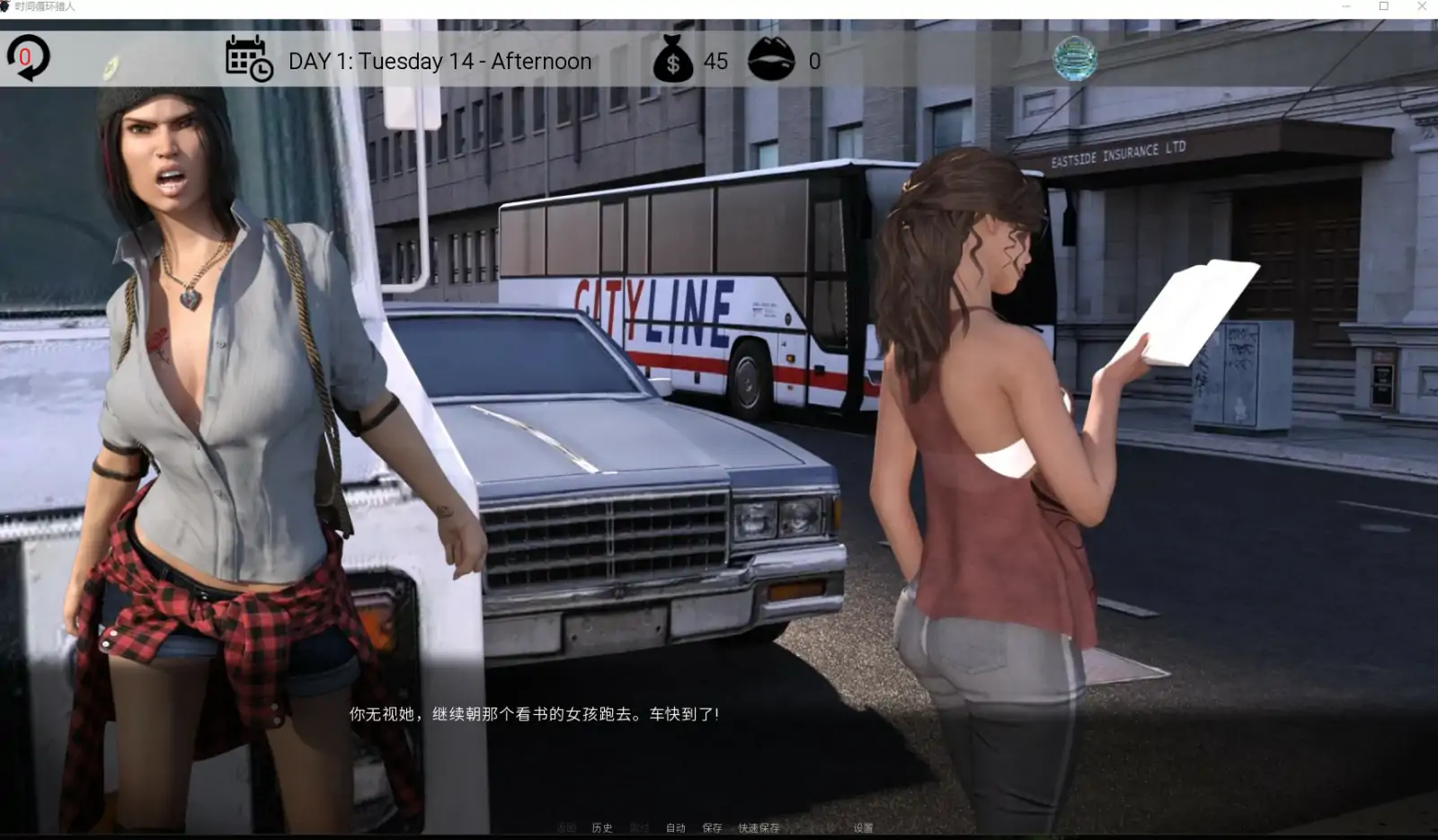Open 设置 (Settings) menu

point(863,827)
